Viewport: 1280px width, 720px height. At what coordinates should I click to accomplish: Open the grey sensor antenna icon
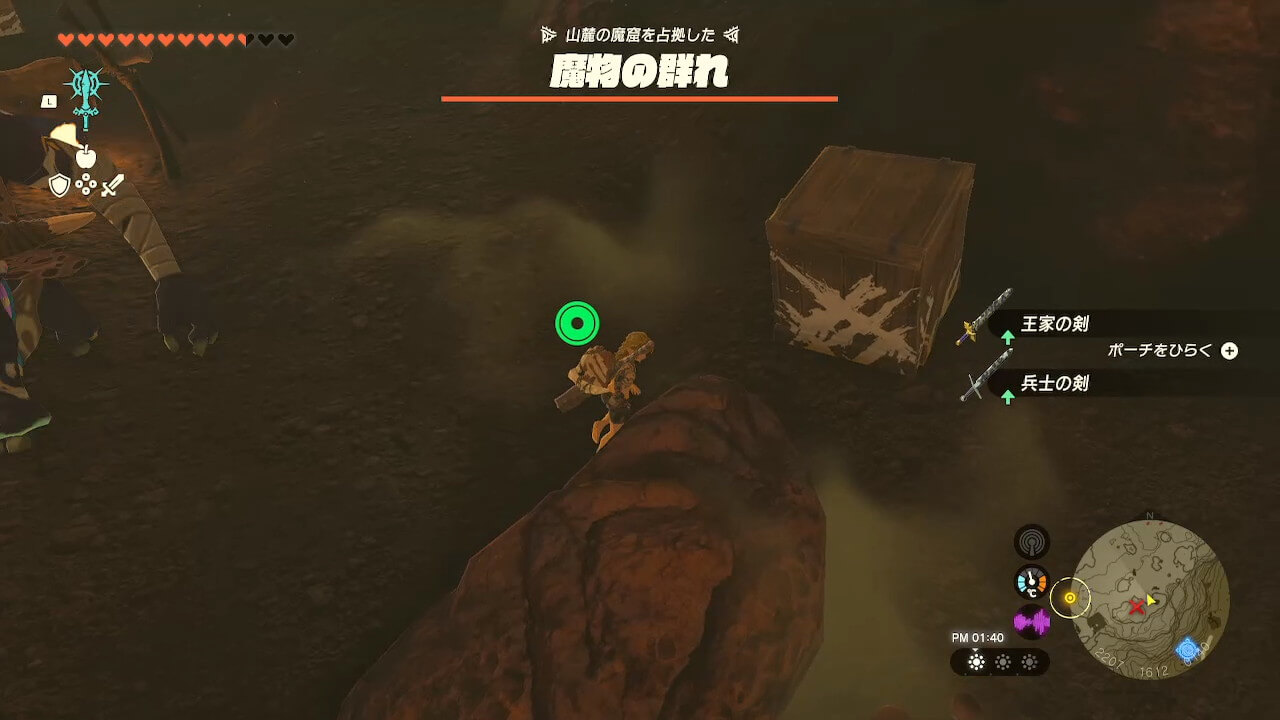1031,543
